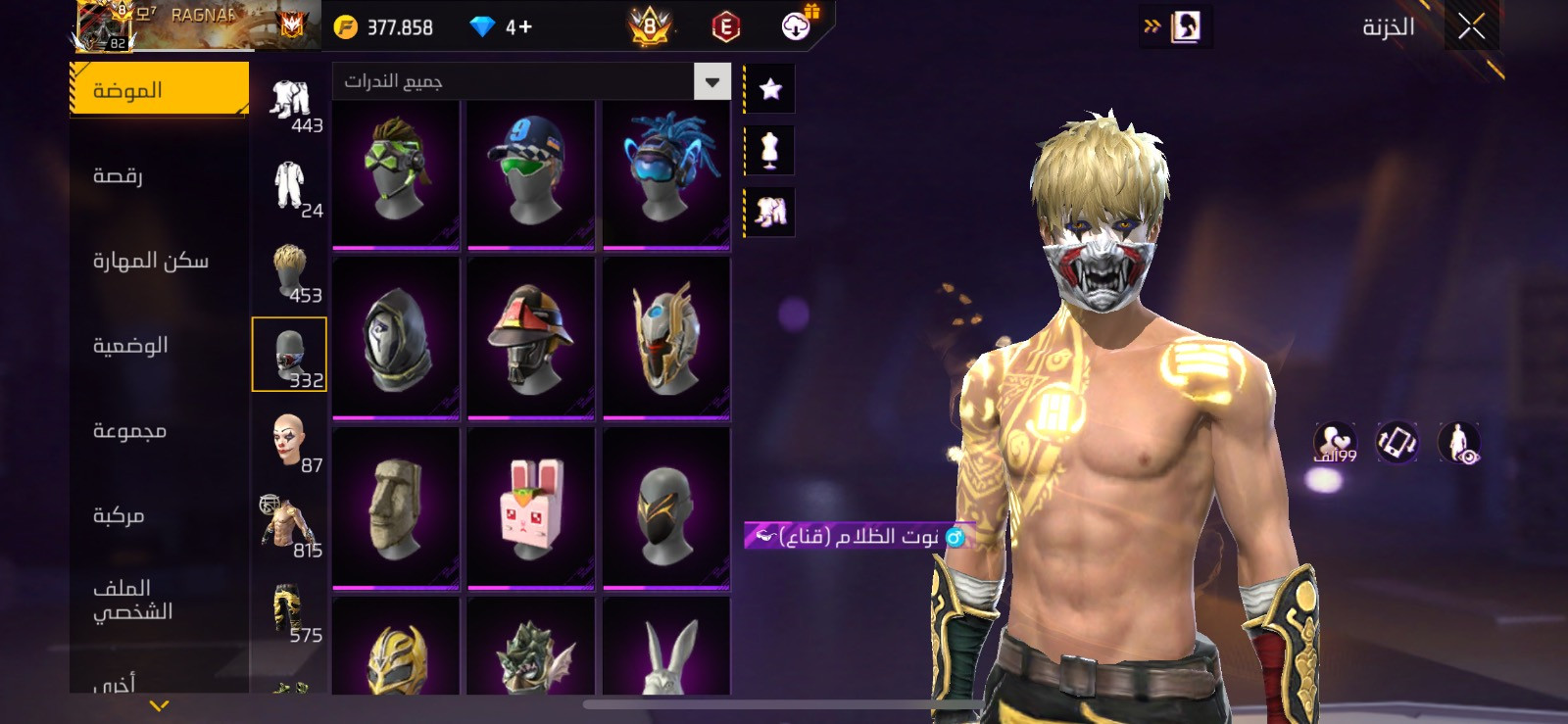Select the racing cap with number 9

click(x=531, y=172)
